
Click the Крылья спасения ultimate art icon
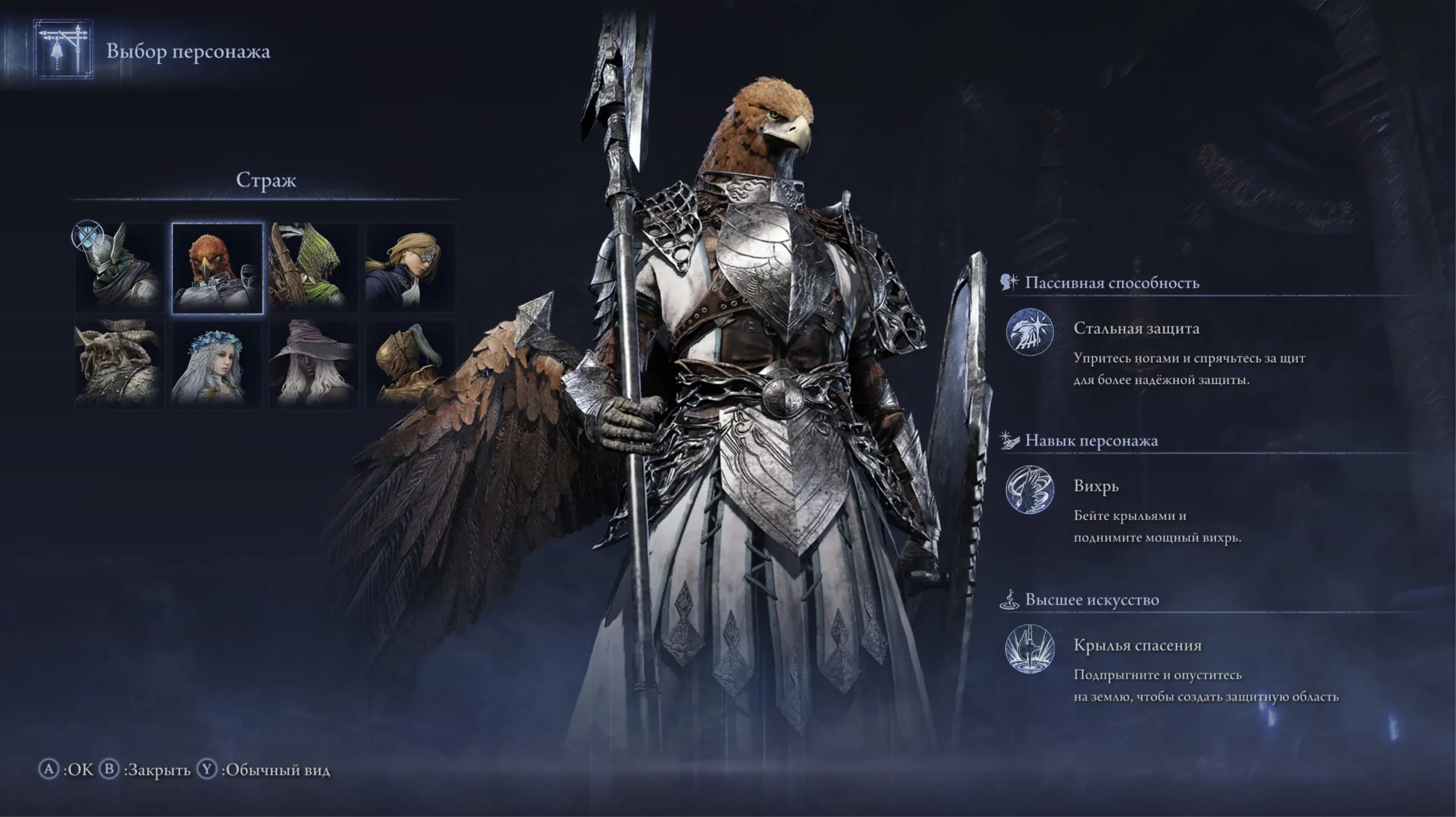[1029, 648]
